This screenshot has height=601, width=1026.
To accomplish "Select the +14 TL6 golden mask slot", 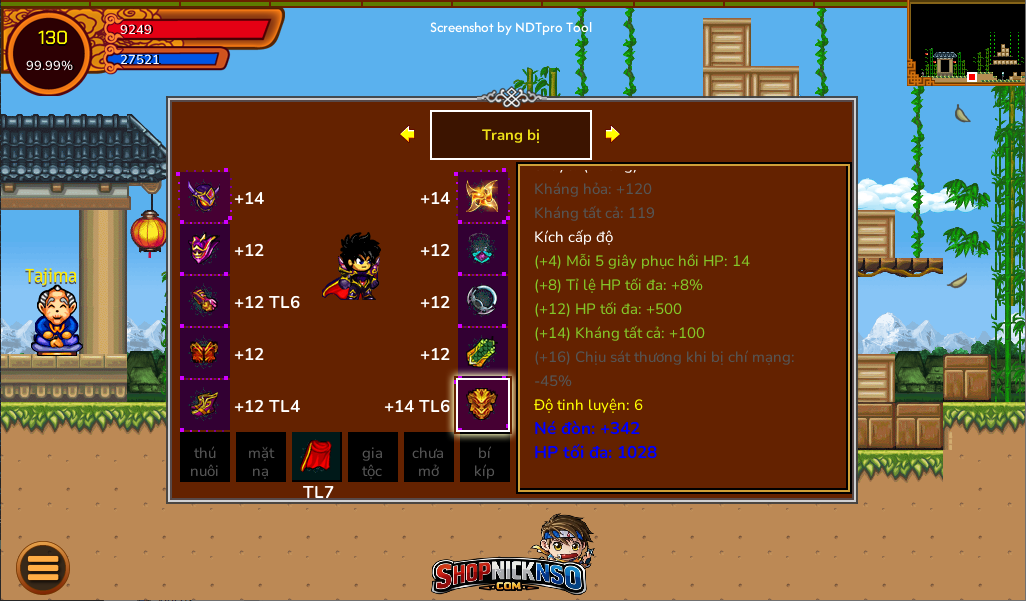I will [x=483, y=405].
